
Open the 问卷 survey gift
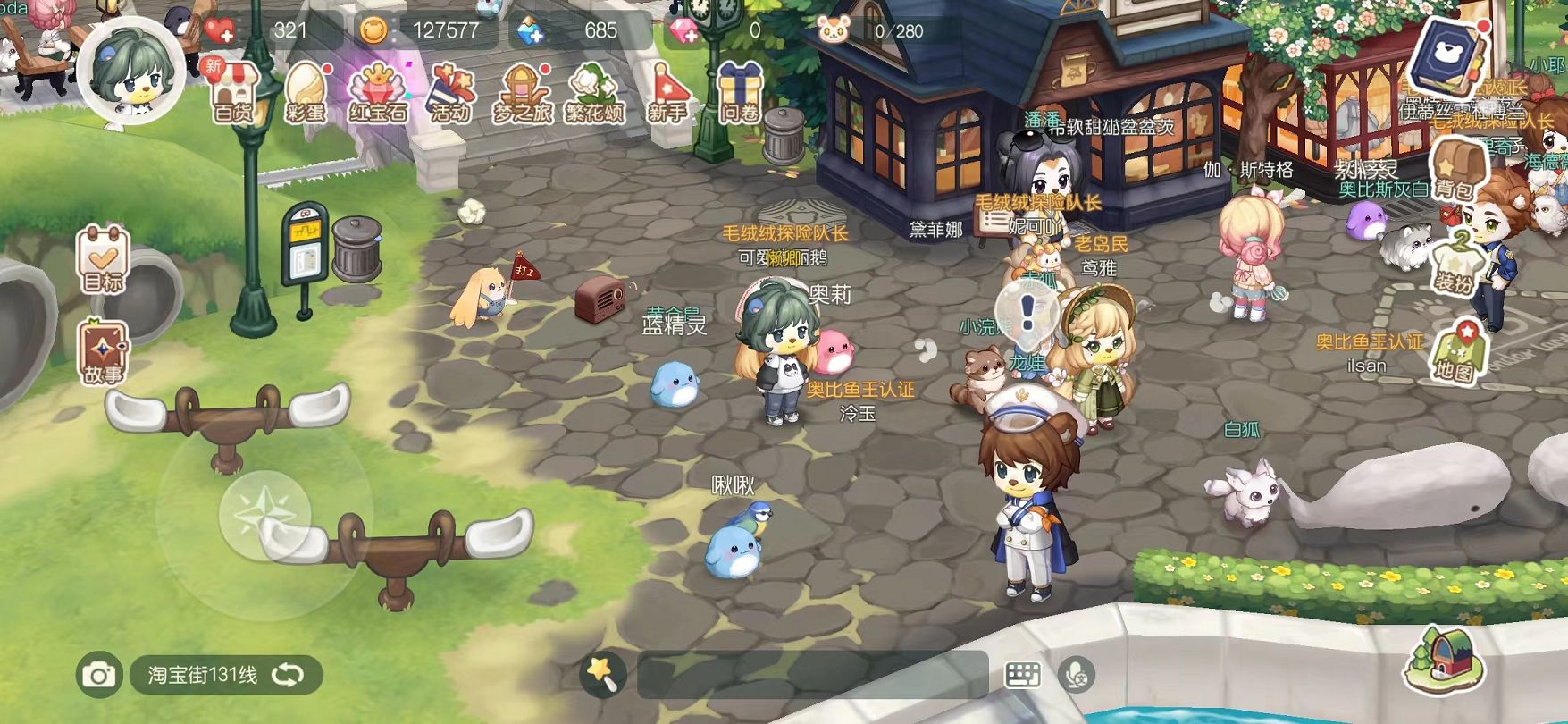(740, 90)
